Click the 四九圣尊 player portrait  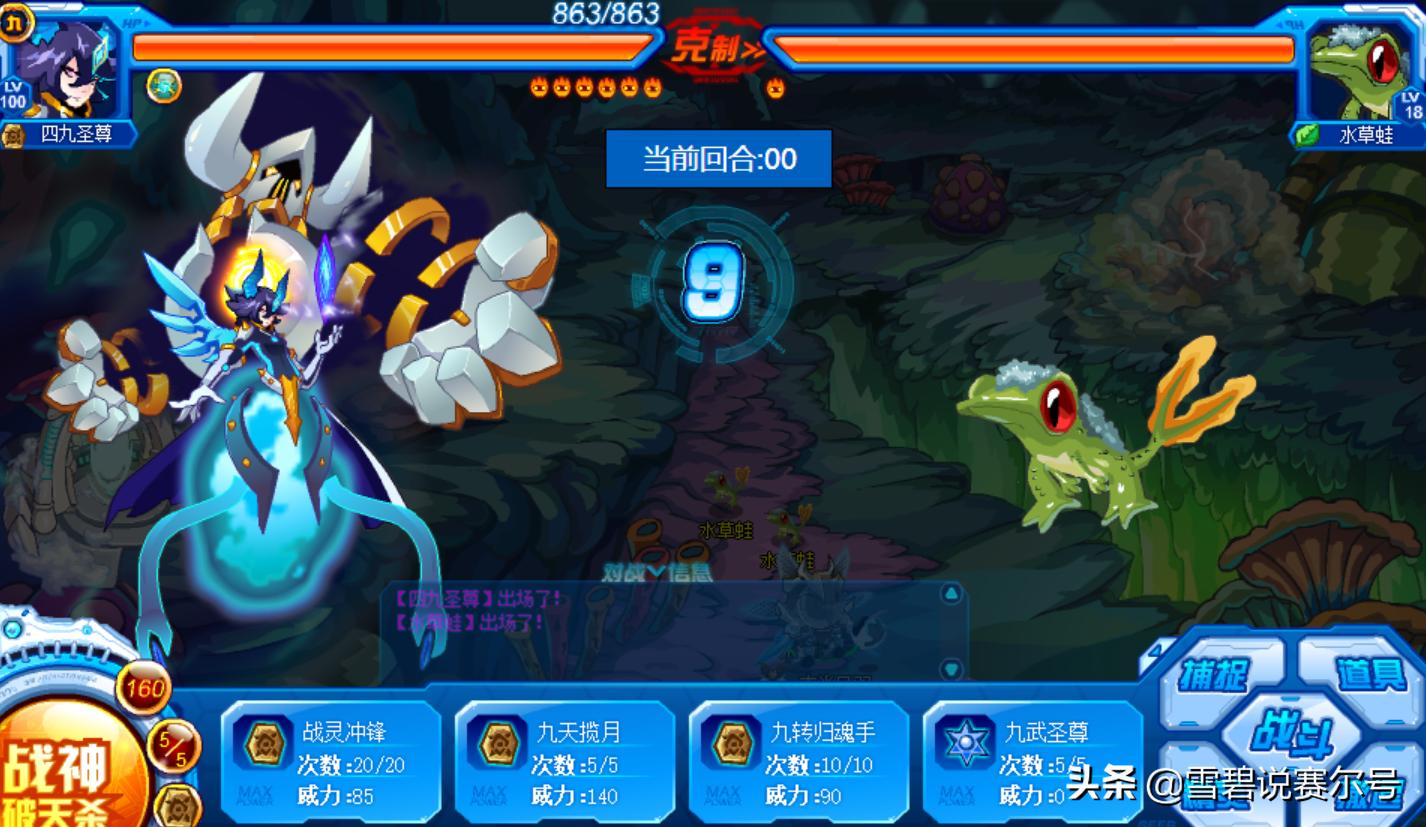(68, 70)
